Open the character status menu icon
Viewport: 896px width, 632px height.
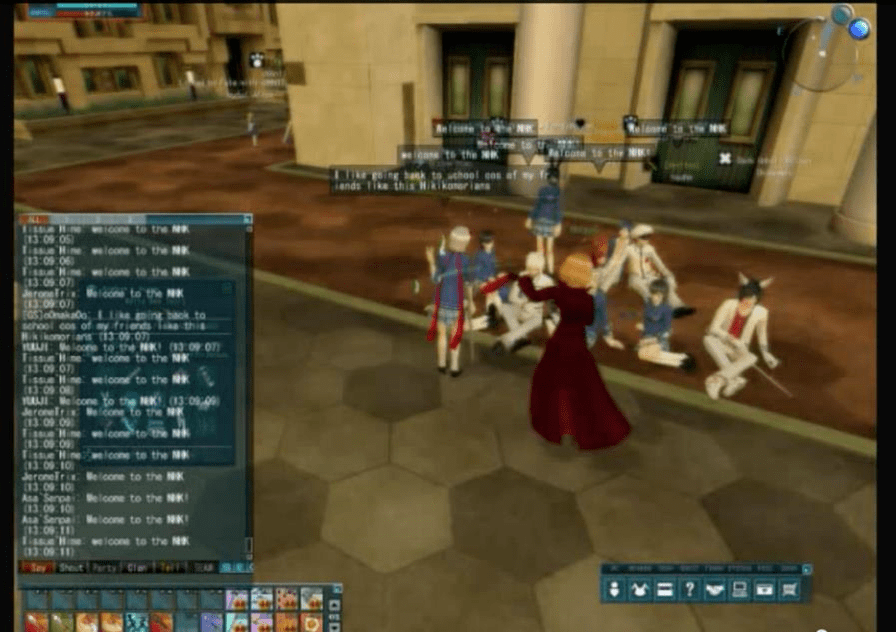614,590
